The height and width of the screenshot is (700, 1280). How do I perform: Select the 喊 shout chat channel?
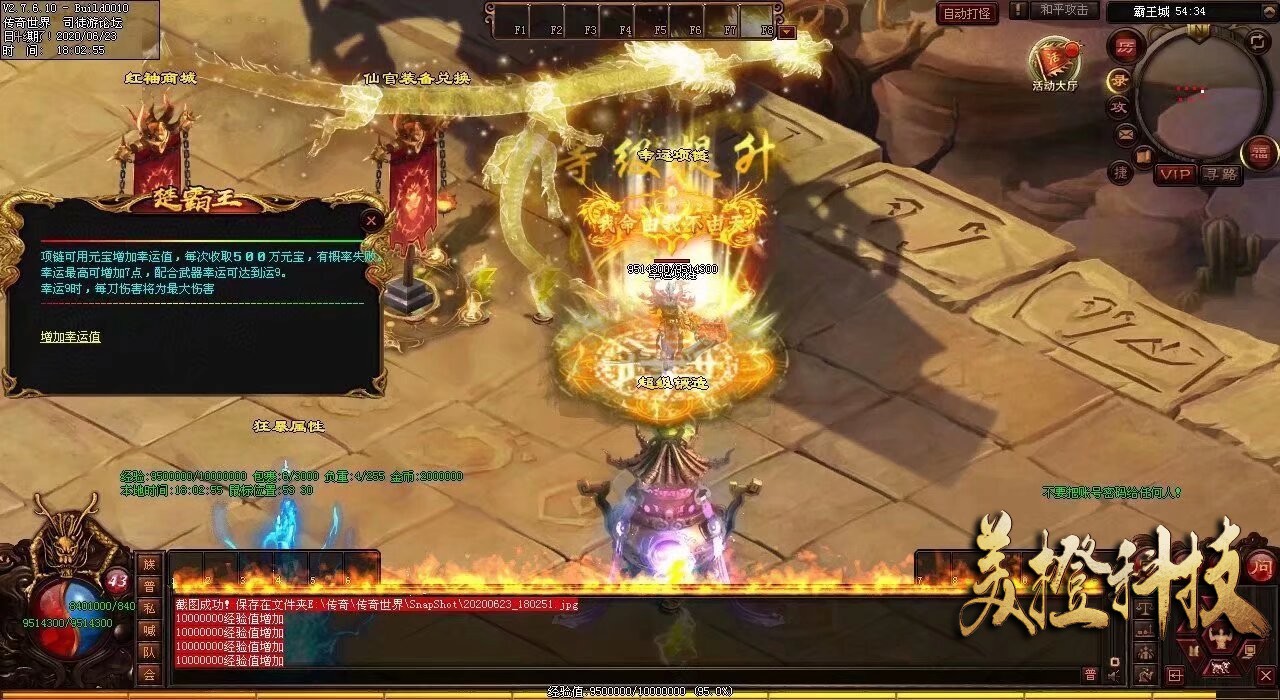tap(149, 630)
